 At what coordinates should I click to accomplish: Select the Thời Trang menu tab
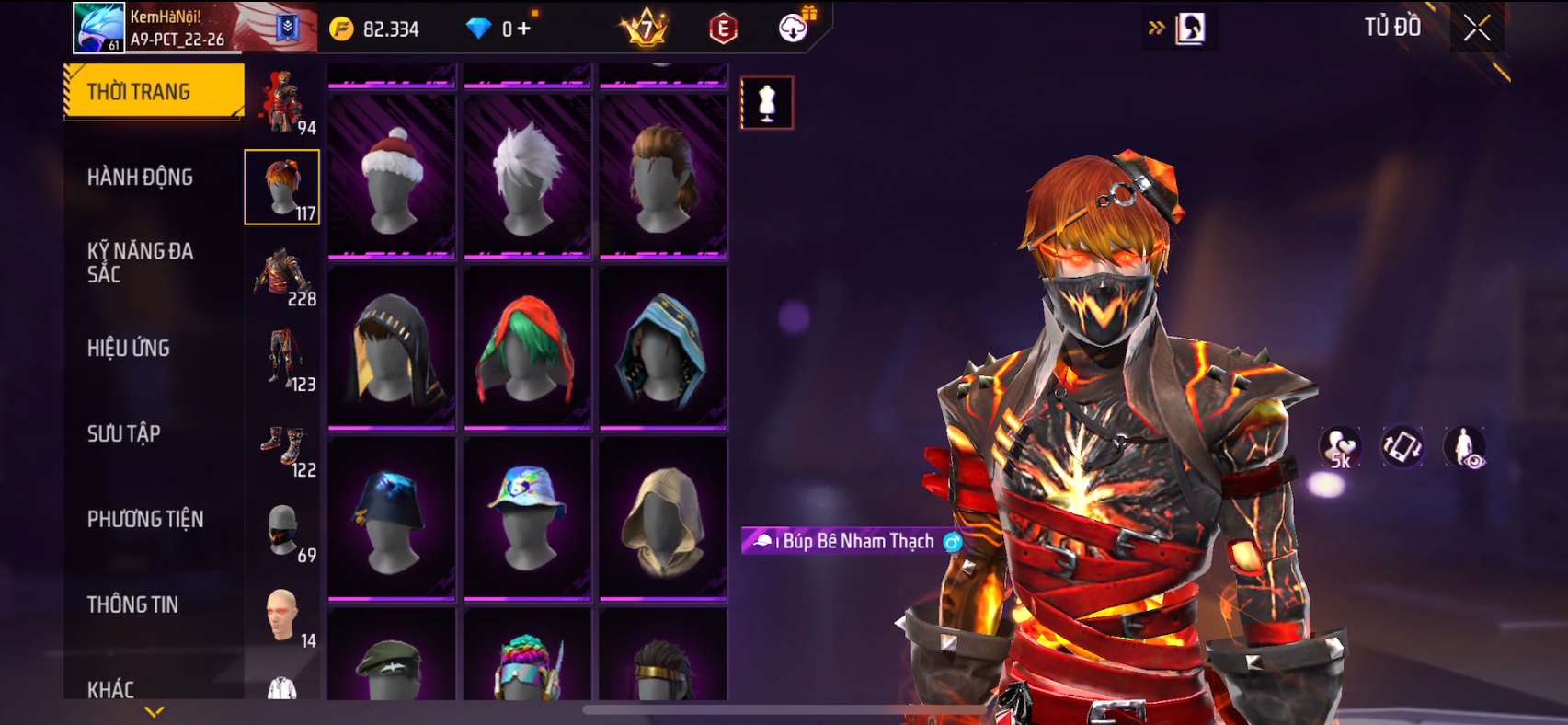[x=154, y=91]
